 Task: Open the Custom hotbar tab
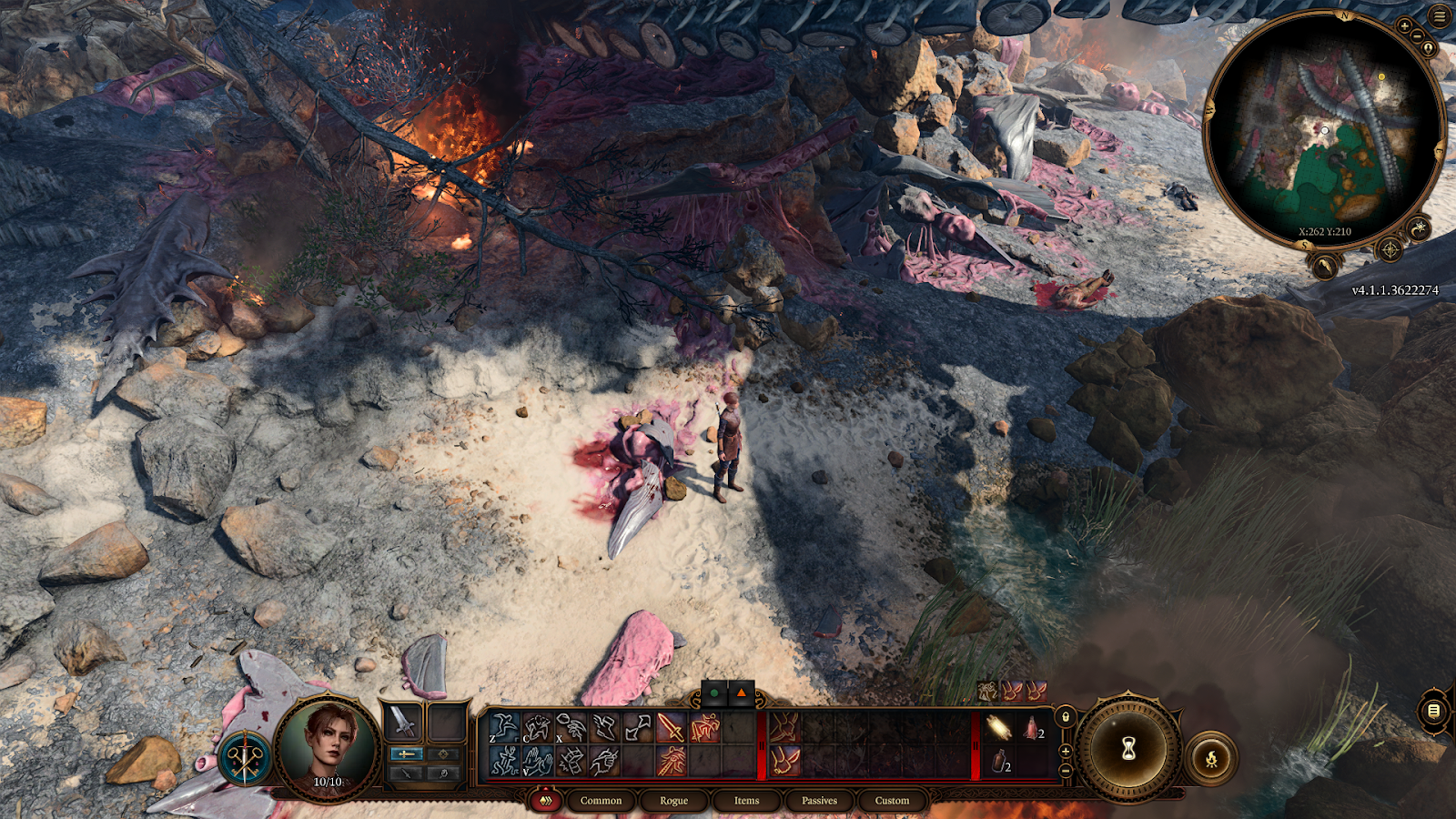892,801
